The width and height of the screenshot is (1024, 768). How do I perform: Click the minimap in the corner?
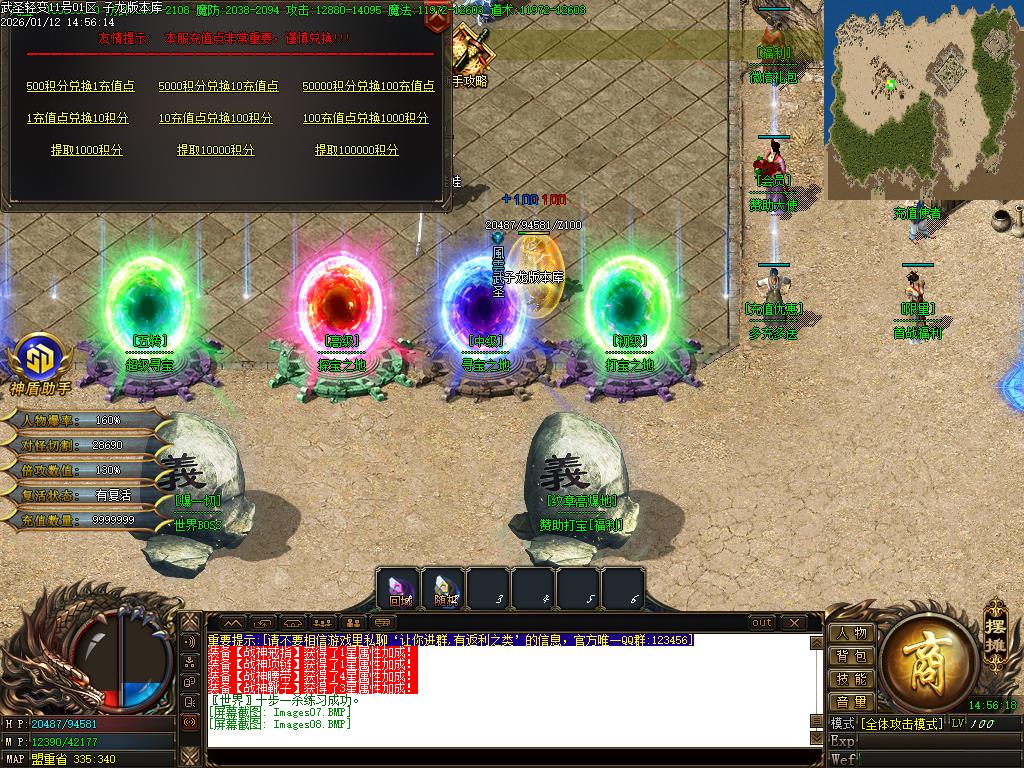[x=923, y=98]
